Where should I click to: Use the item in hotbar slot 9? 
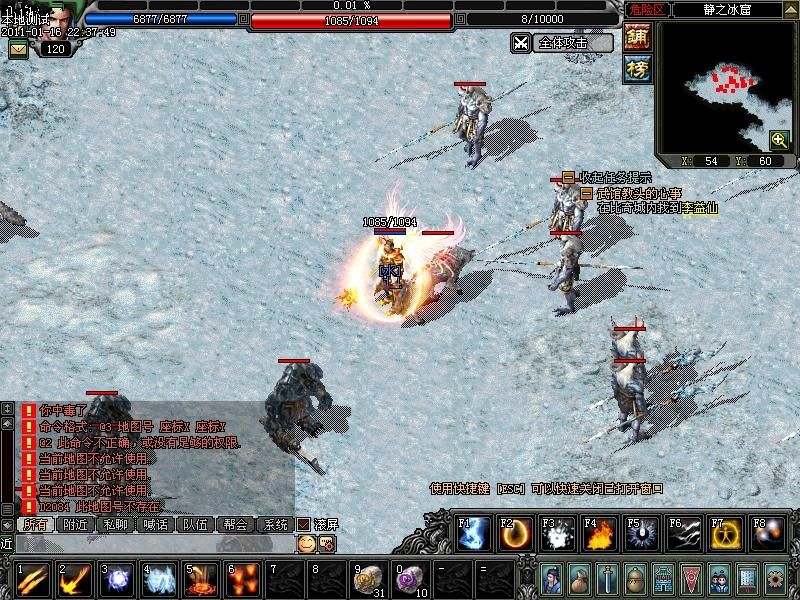(369, 579)
